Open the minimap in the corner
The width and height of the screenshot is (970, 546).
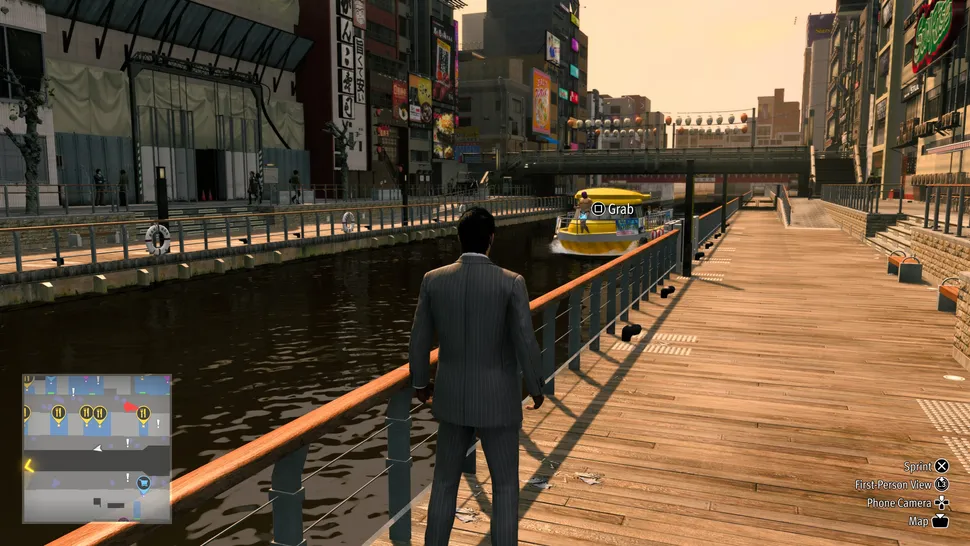coord(97,448)
